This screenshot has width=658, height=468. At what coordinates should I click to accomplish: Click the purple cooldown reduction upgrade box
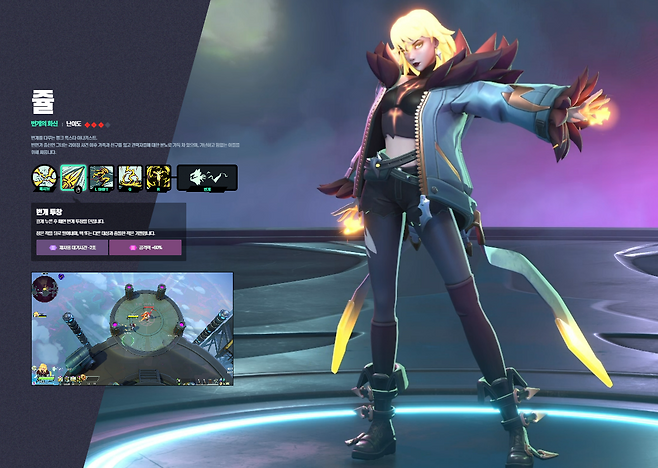(x=71, y=247)
